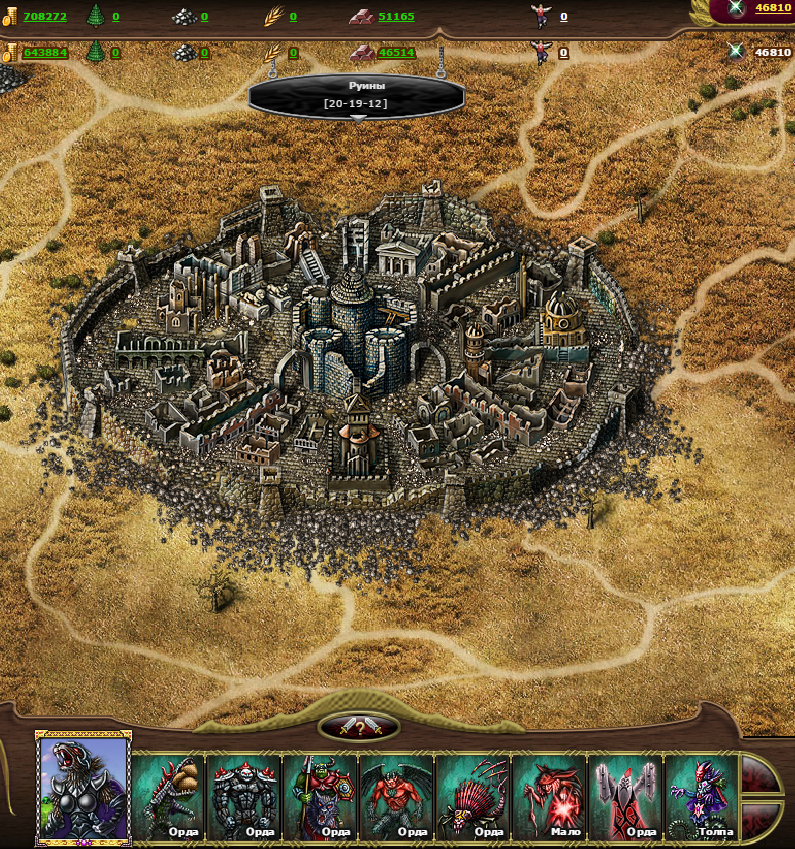The height and width of the screenshot is (849, 795).
Task: Open the crossed swords question mark button
Action: click(359, 727)
